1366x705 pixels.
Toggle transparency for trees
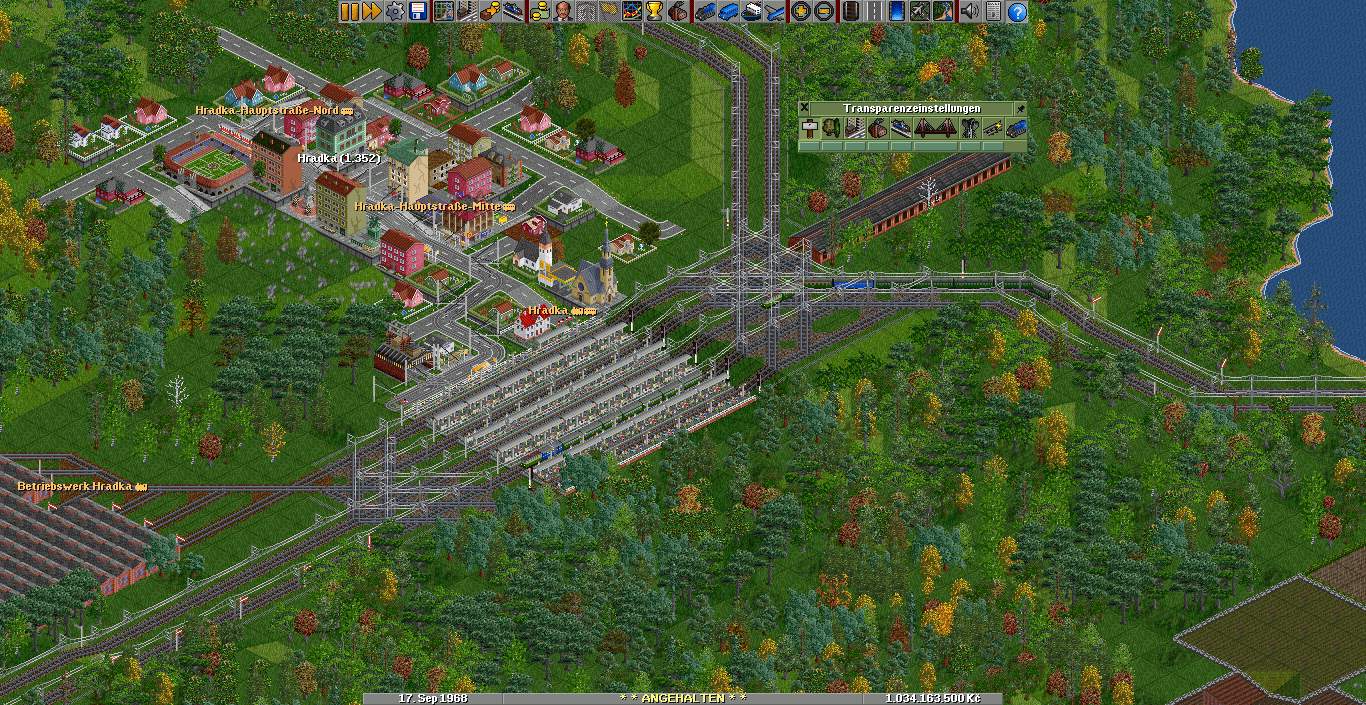click(831, 128)
